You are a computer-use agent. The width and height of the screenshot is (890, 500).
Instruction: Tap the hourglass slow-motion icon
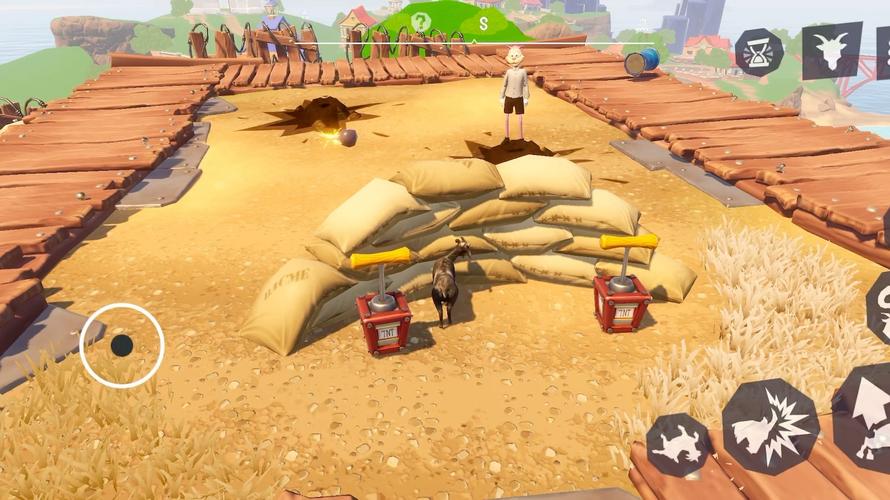[760, 52]
